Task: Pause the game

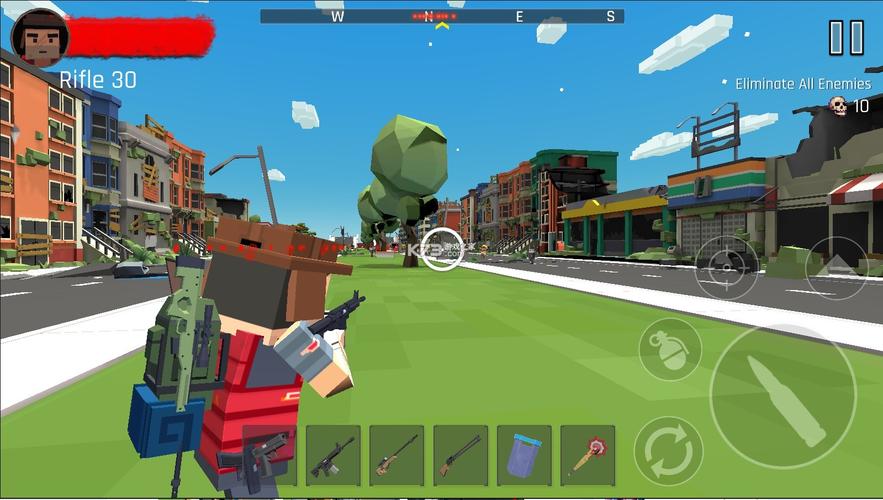Action: [845, 38]
